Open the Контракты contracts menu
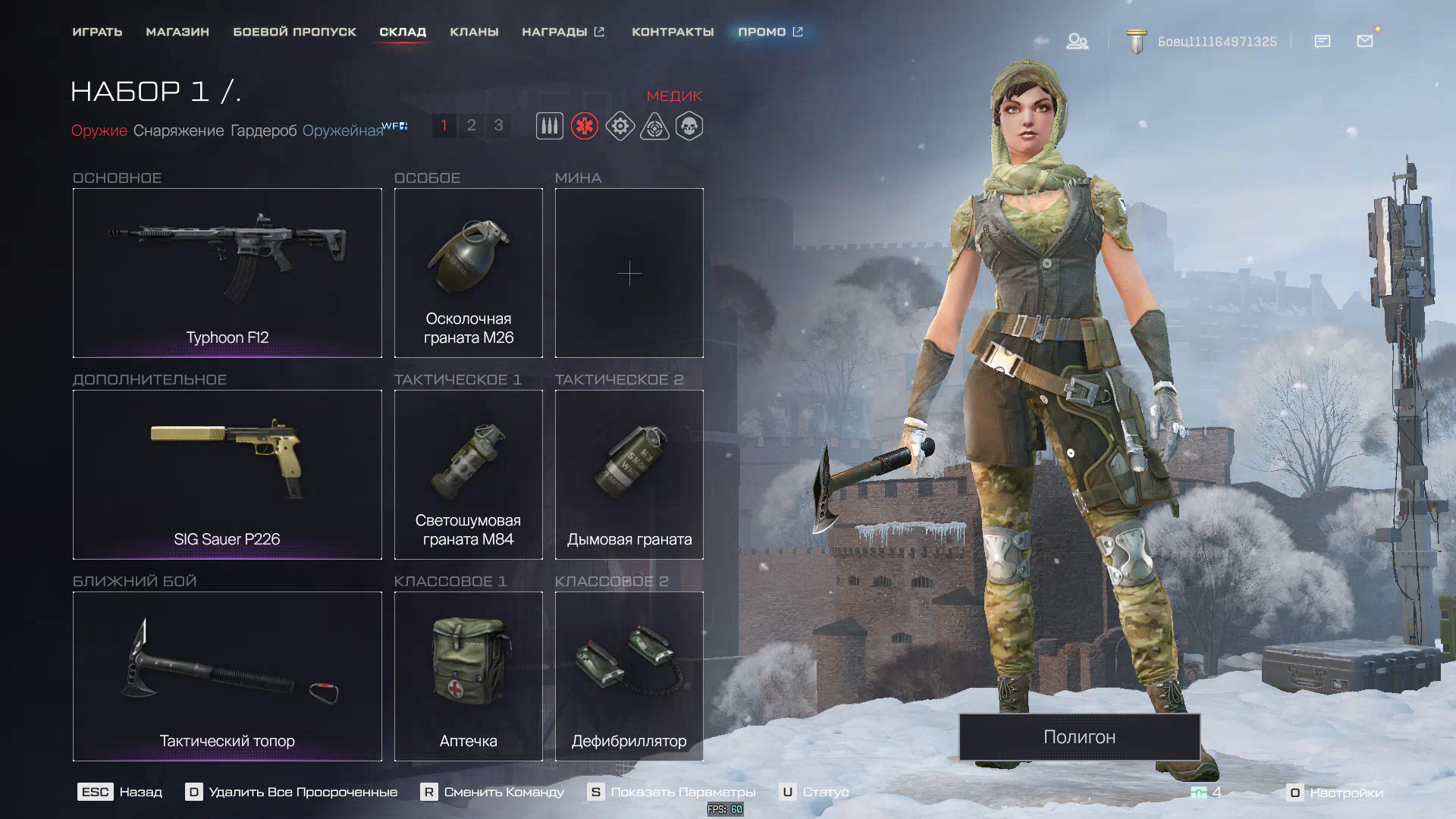This screenshot has width=1456, height=819. click(x=673, y=32)
